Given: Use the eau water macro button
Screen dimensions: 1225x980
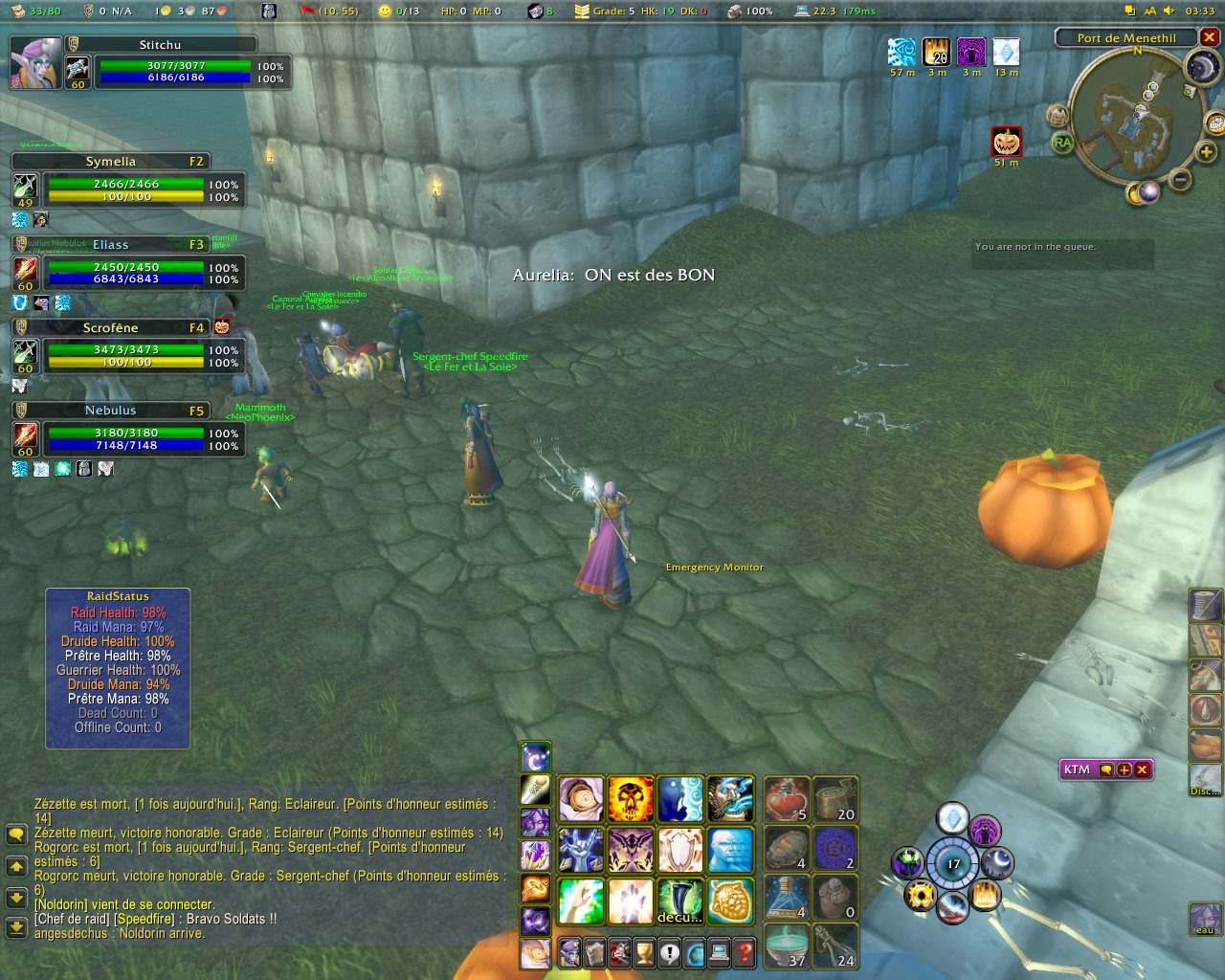Looking at the screenshot, I should click(1205, 919).
